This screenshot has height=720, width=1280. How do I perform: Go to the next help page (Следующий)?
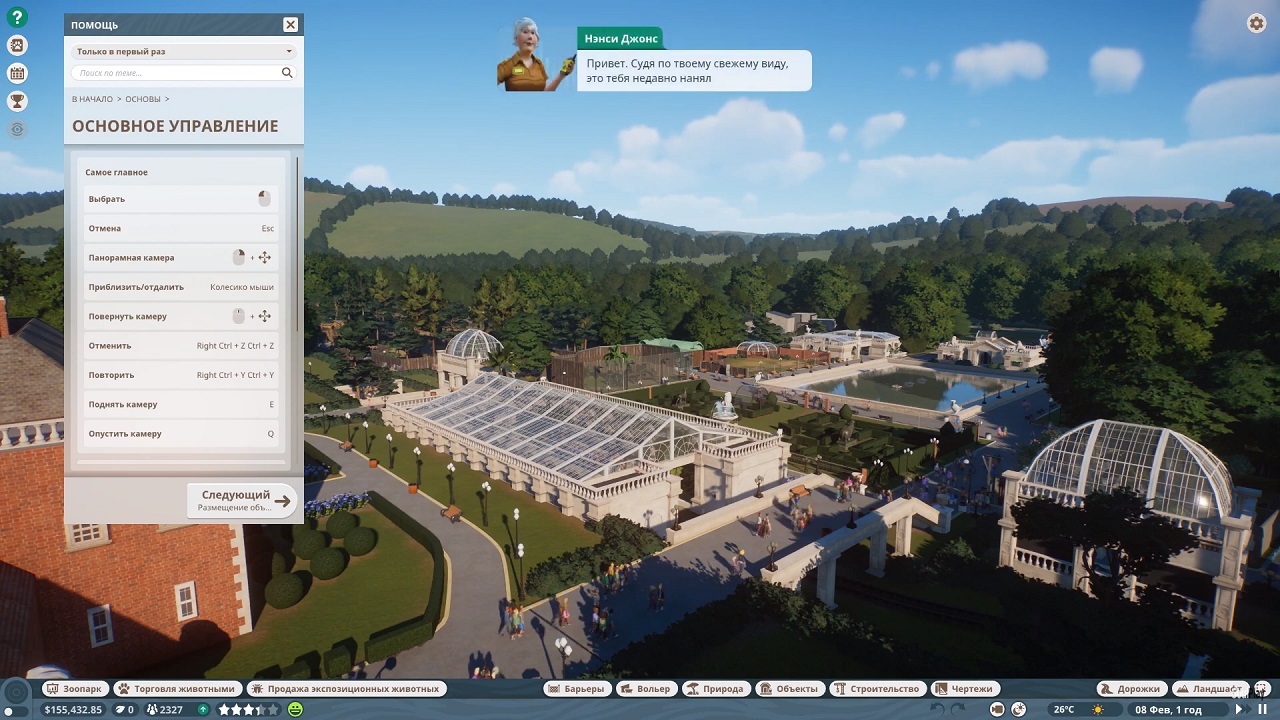point(243,500)
